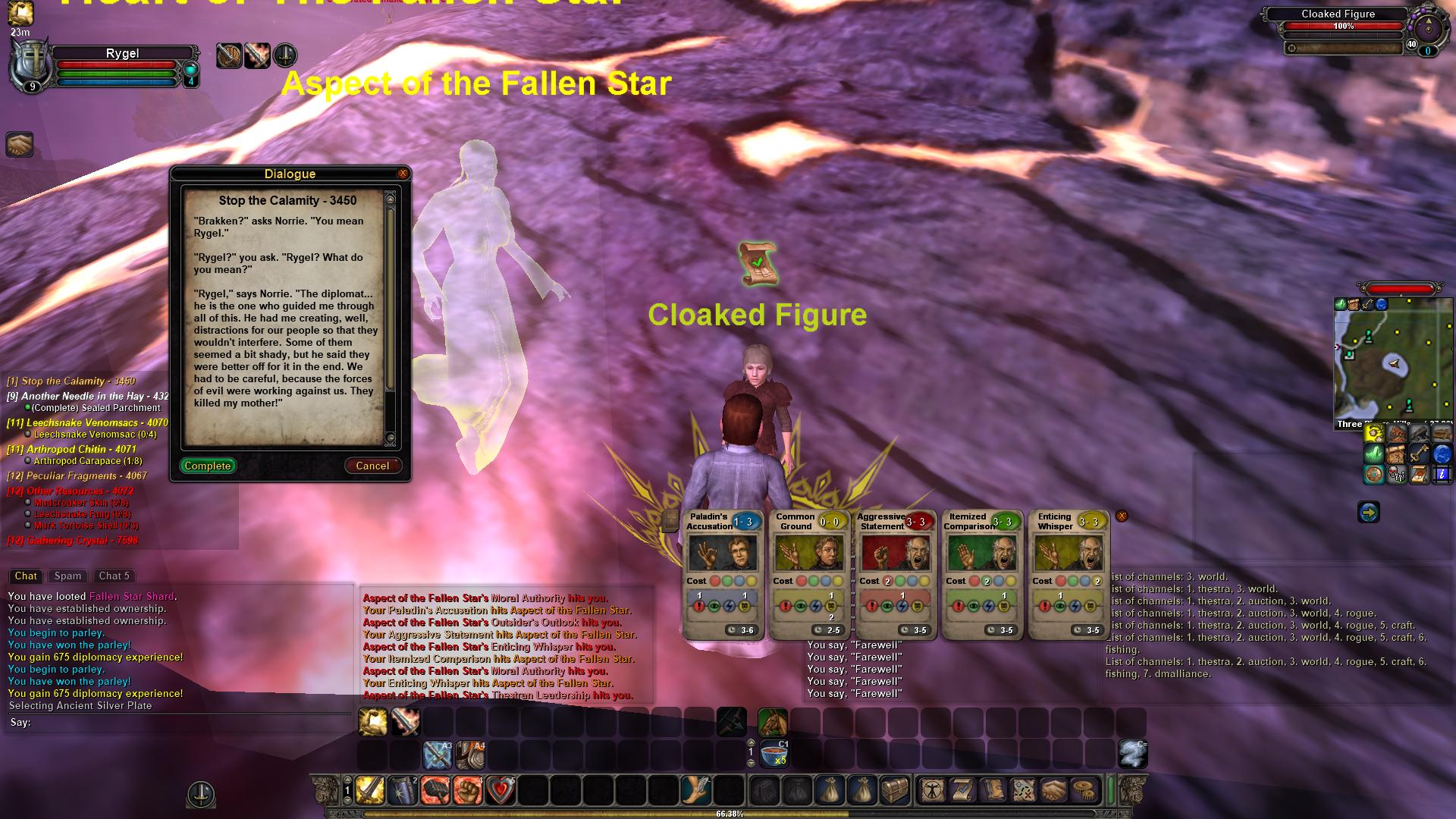
Task: Switch to the Spam chat tab
Action: tap(67, 576)
